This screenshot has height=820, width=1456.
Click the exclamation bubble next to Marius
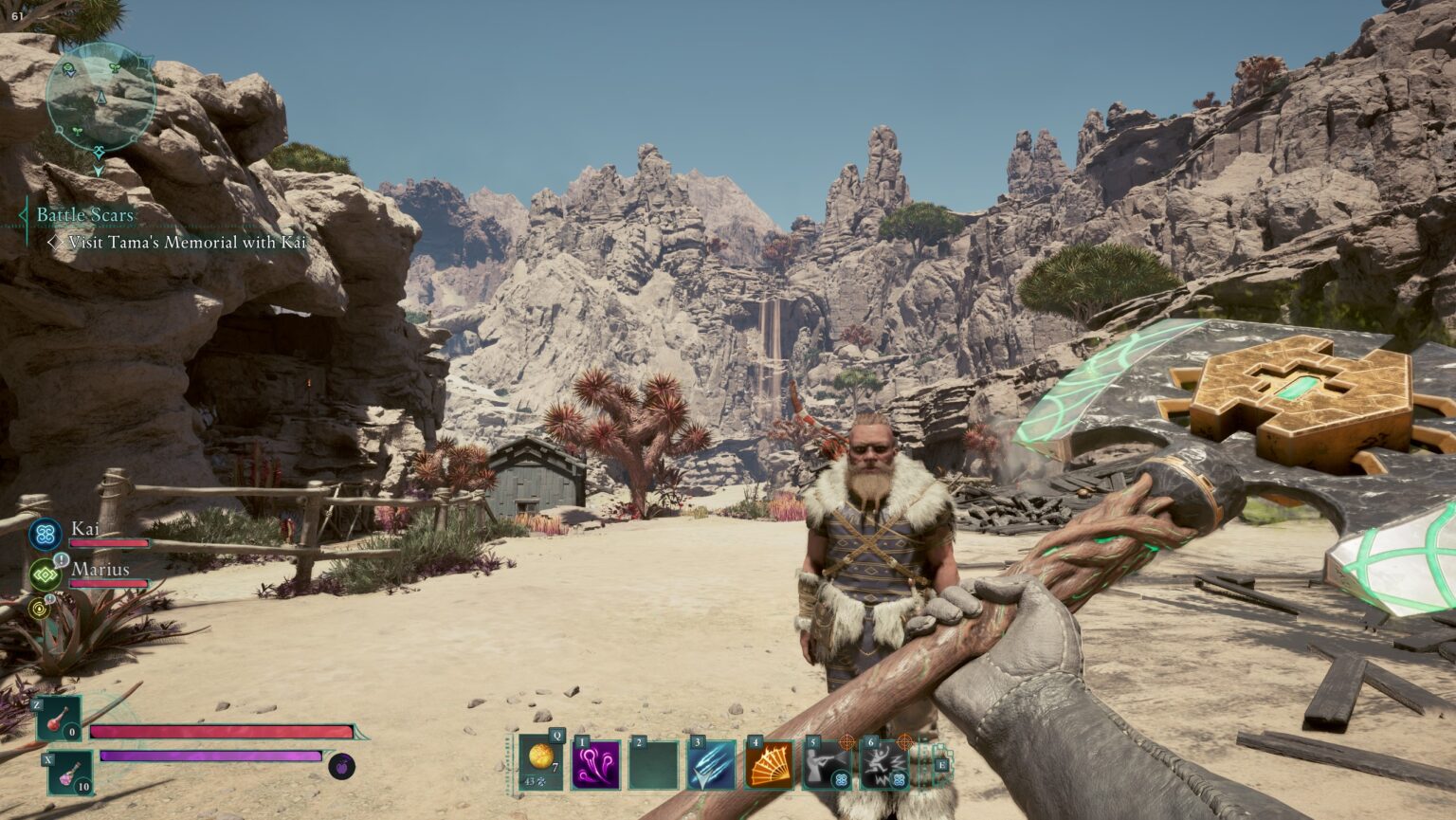(61, 559)
